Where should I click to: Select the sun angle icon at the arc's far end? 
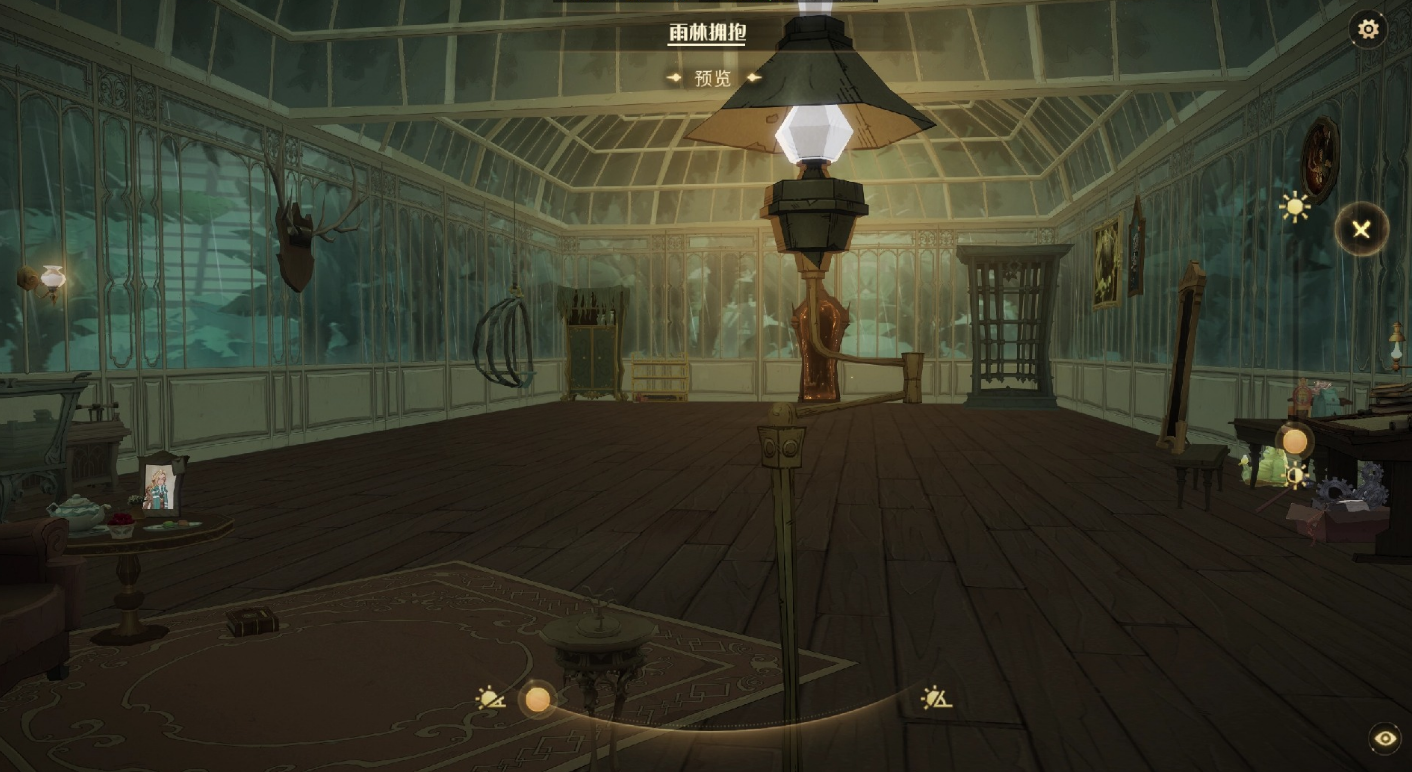tap(936, 697)
